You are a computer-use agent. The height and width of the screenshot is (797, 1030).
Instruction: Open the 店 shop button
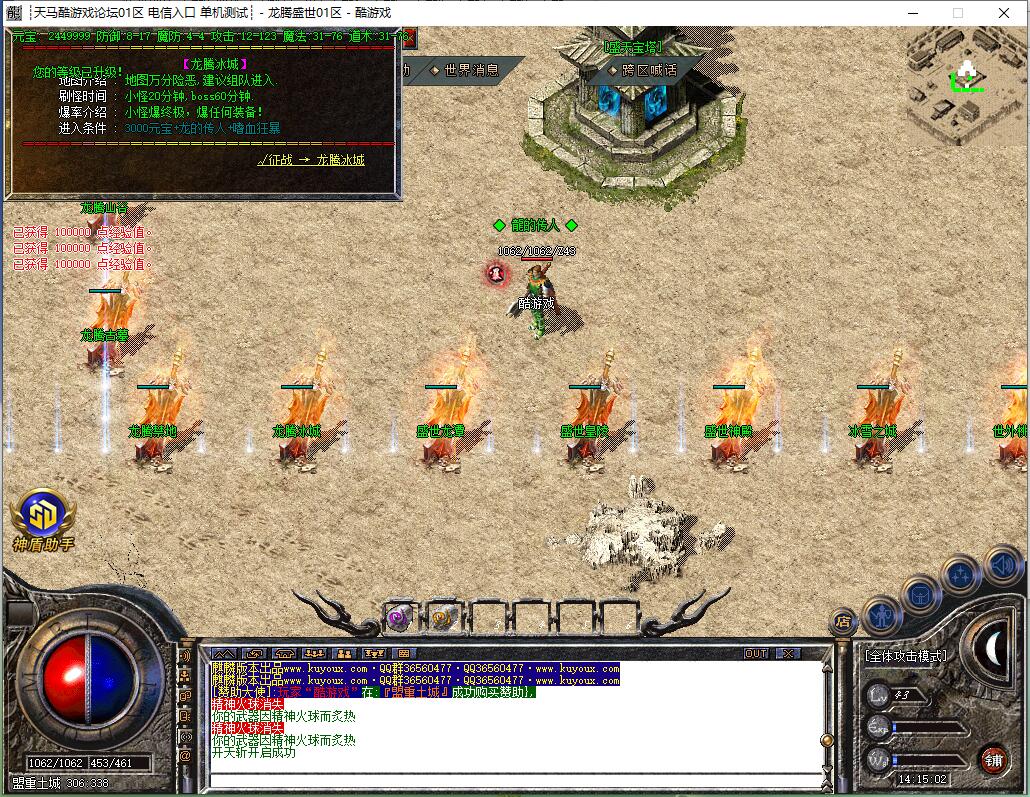pos(843,622)
